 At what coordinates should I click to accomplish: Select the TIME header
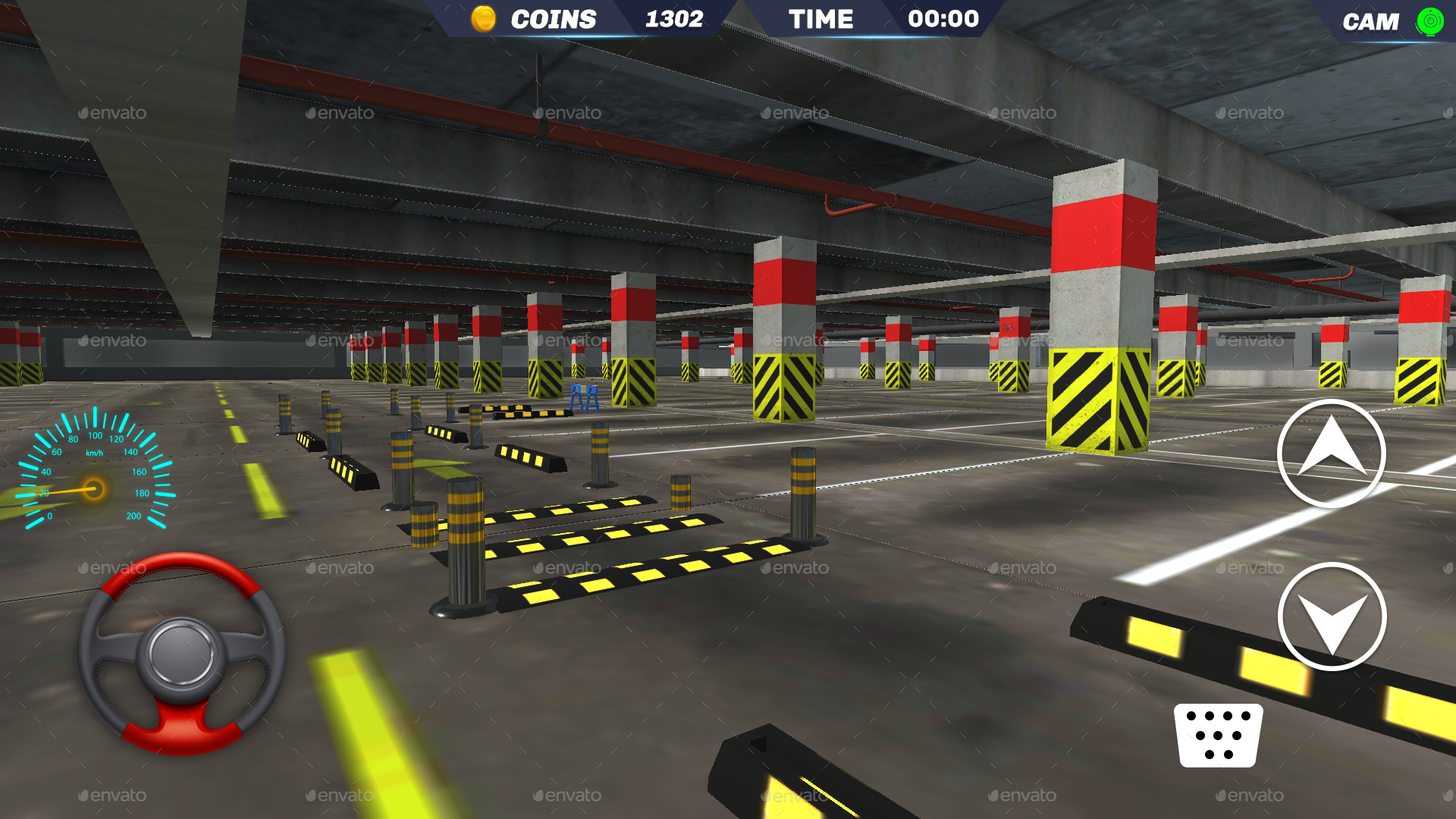point(821,18)
